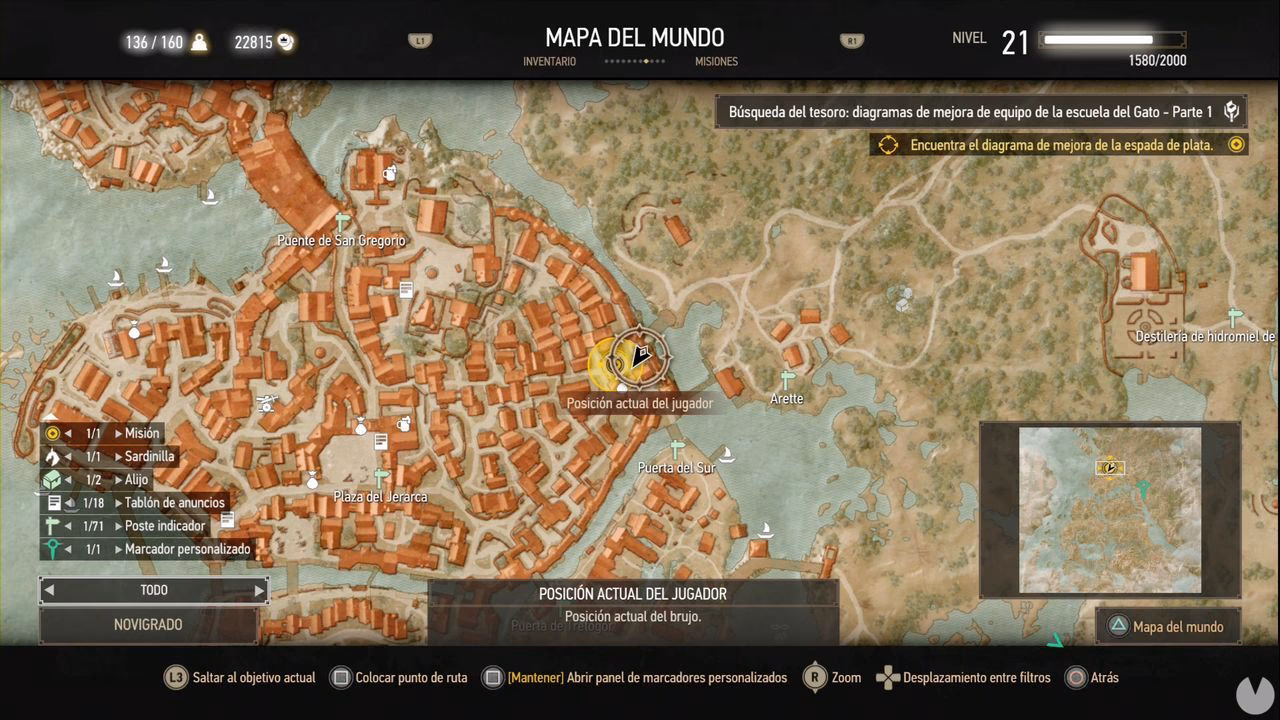Click the player position marker
The width and height of the screenshot is (1280, 720).
[640, 355]
